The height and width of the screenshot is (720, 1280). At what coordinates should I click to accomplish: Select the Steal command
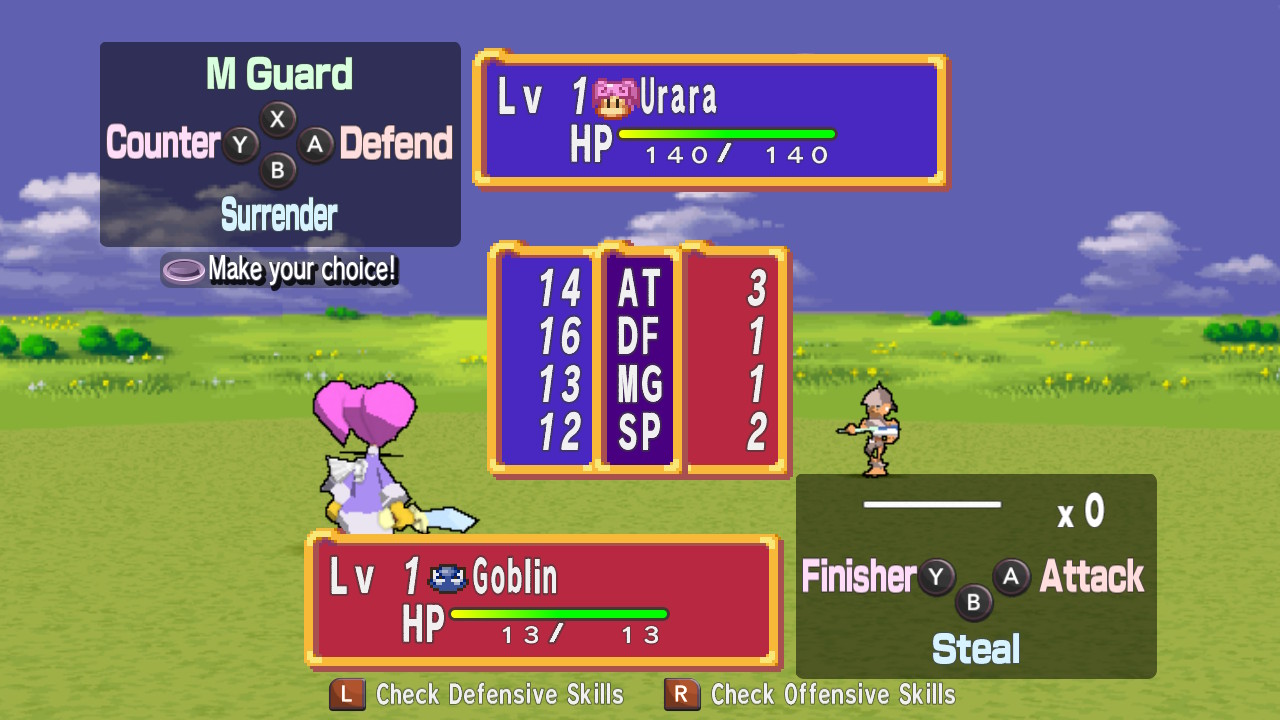976,648
